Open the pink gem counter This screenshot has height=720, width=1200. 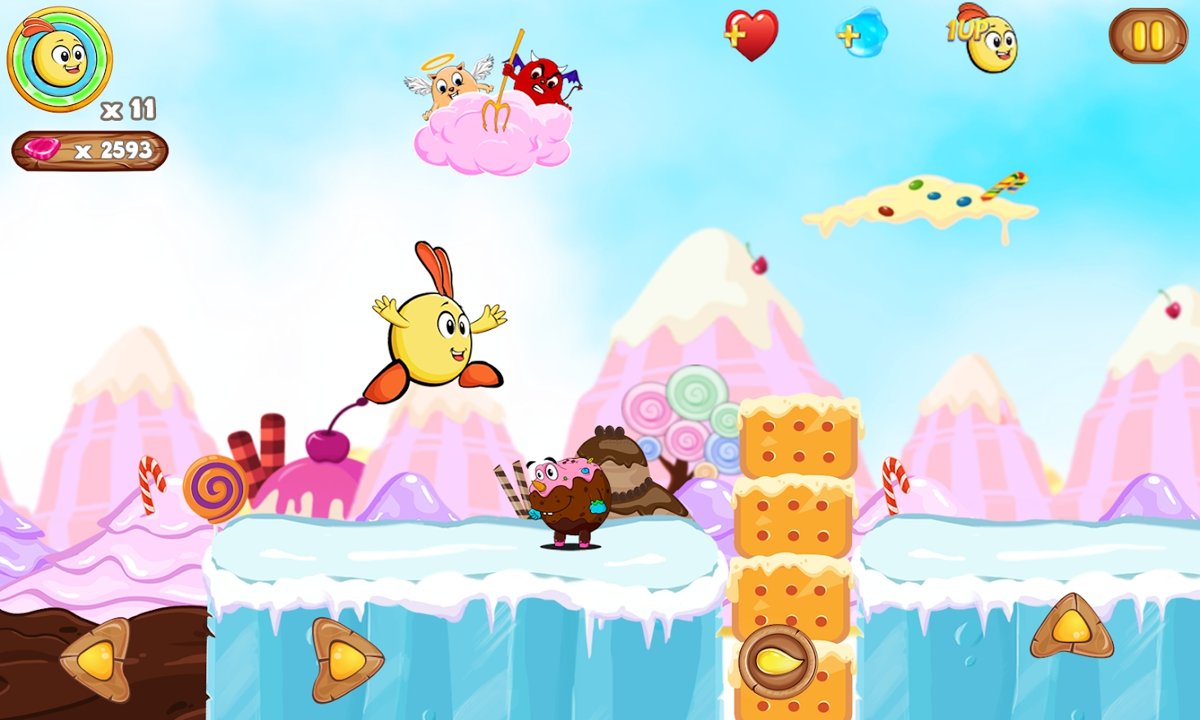[90, 151]
